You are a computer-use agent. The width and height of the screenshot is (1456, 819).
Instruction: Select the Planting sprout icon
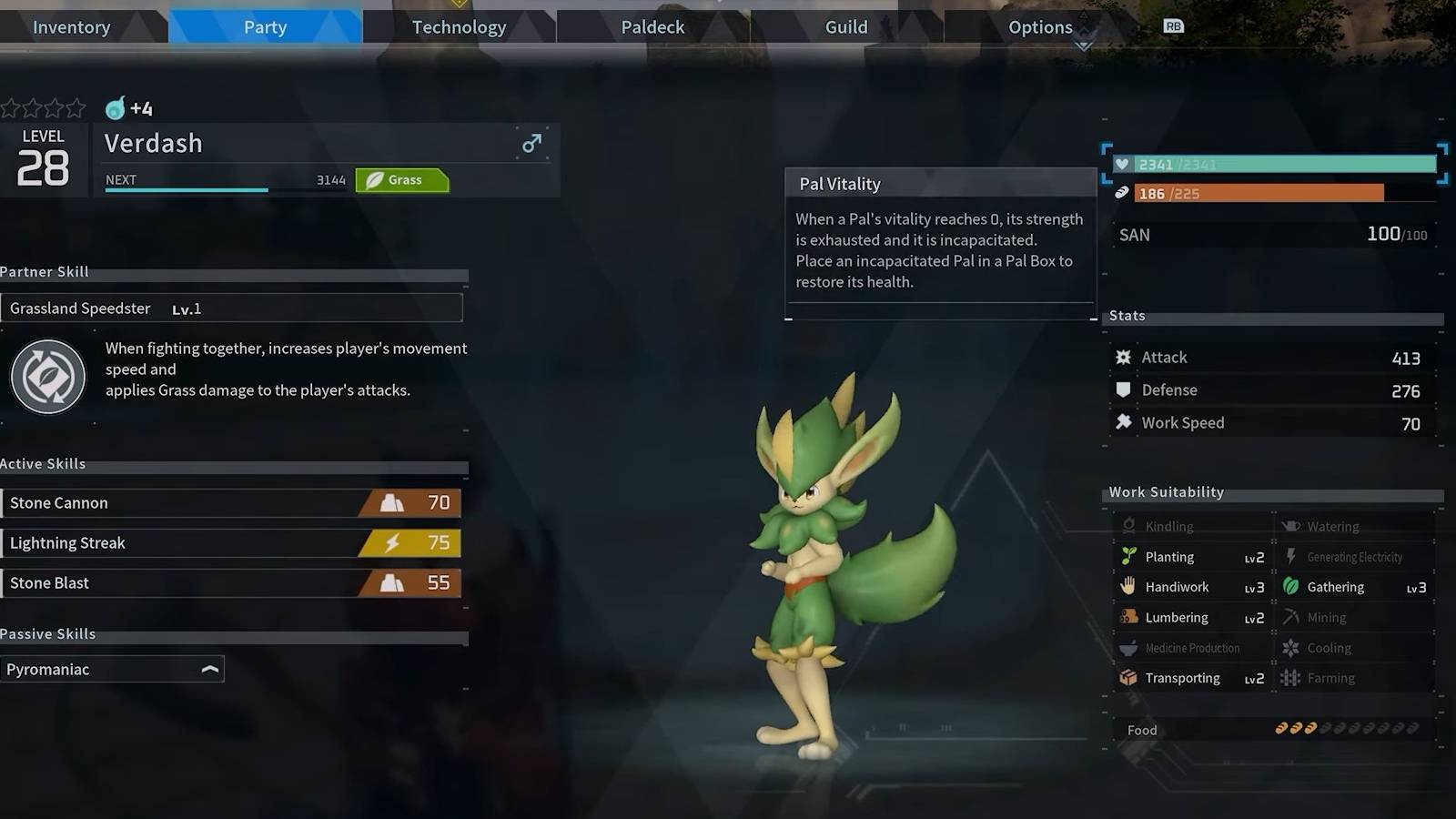[x=1128, y=556]
